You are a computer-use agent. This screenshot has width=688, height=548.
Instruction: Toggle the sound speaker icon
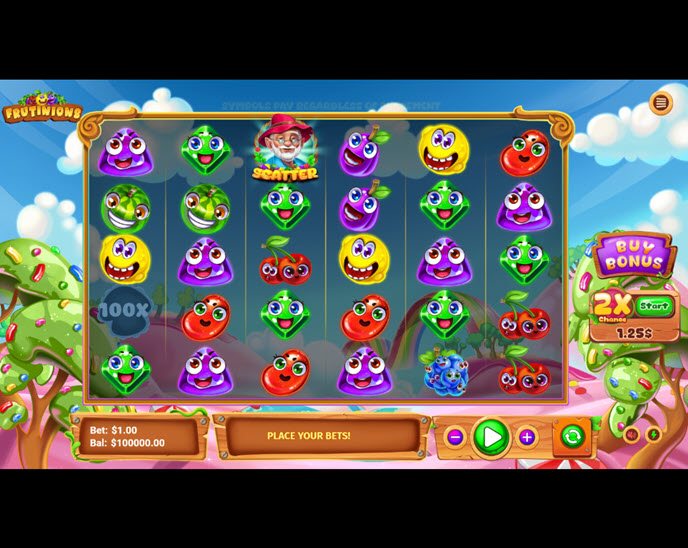pyautogui.click(x=631, y=435)
